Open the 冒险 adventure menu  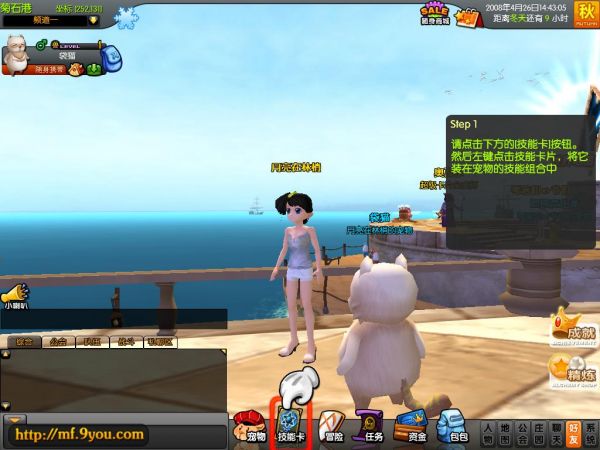pos(332,424)
